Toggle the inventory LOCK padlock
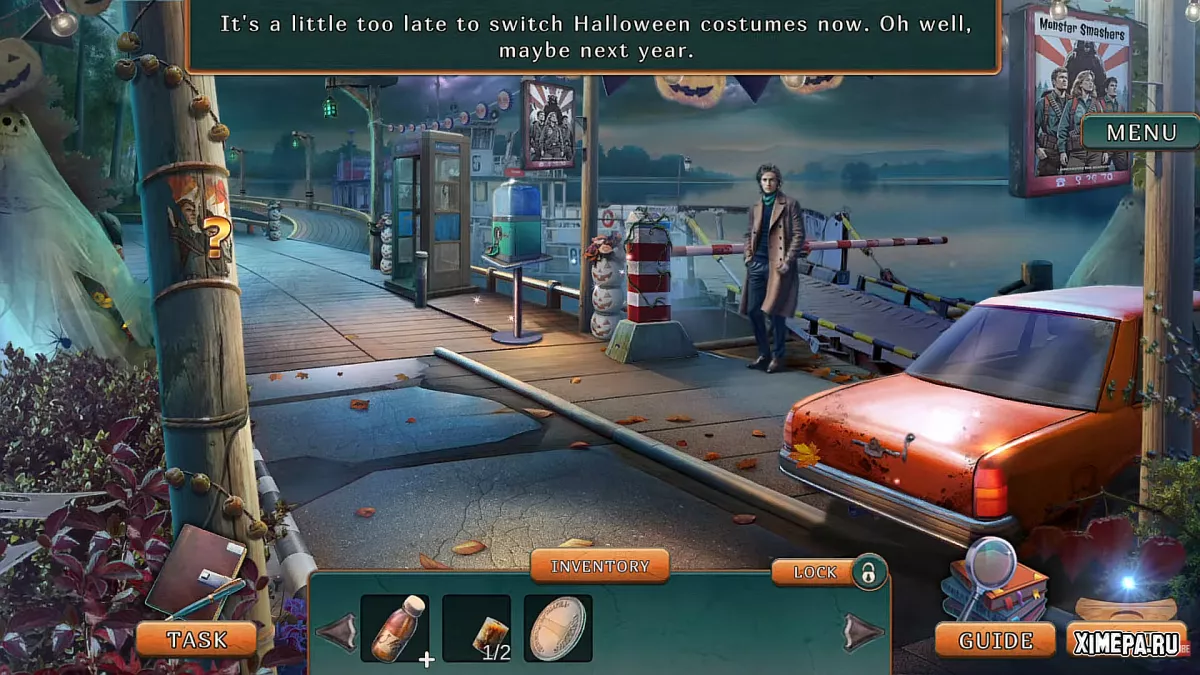 [x=869, y=572]
